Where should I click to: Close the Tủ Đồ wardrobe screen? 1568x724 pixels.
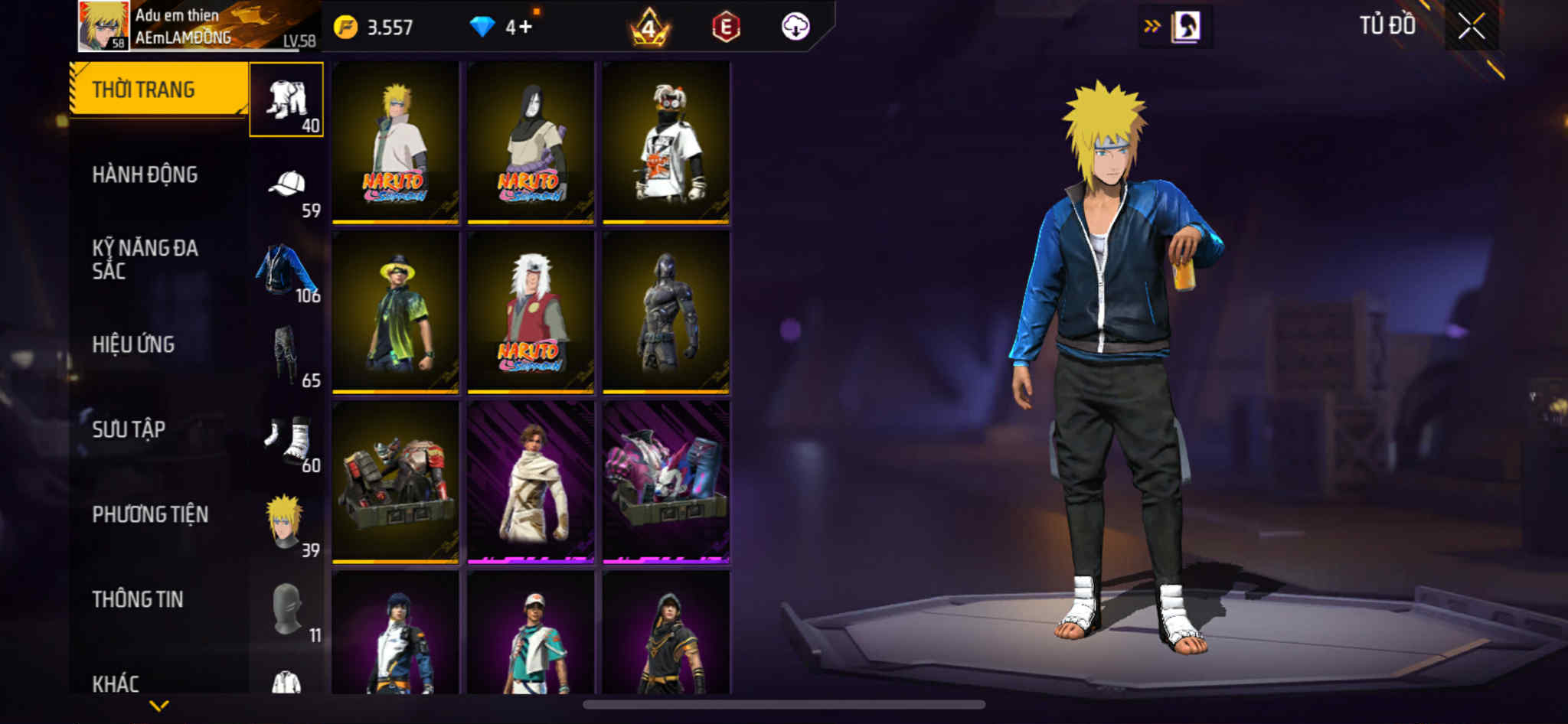(1471, 27)
